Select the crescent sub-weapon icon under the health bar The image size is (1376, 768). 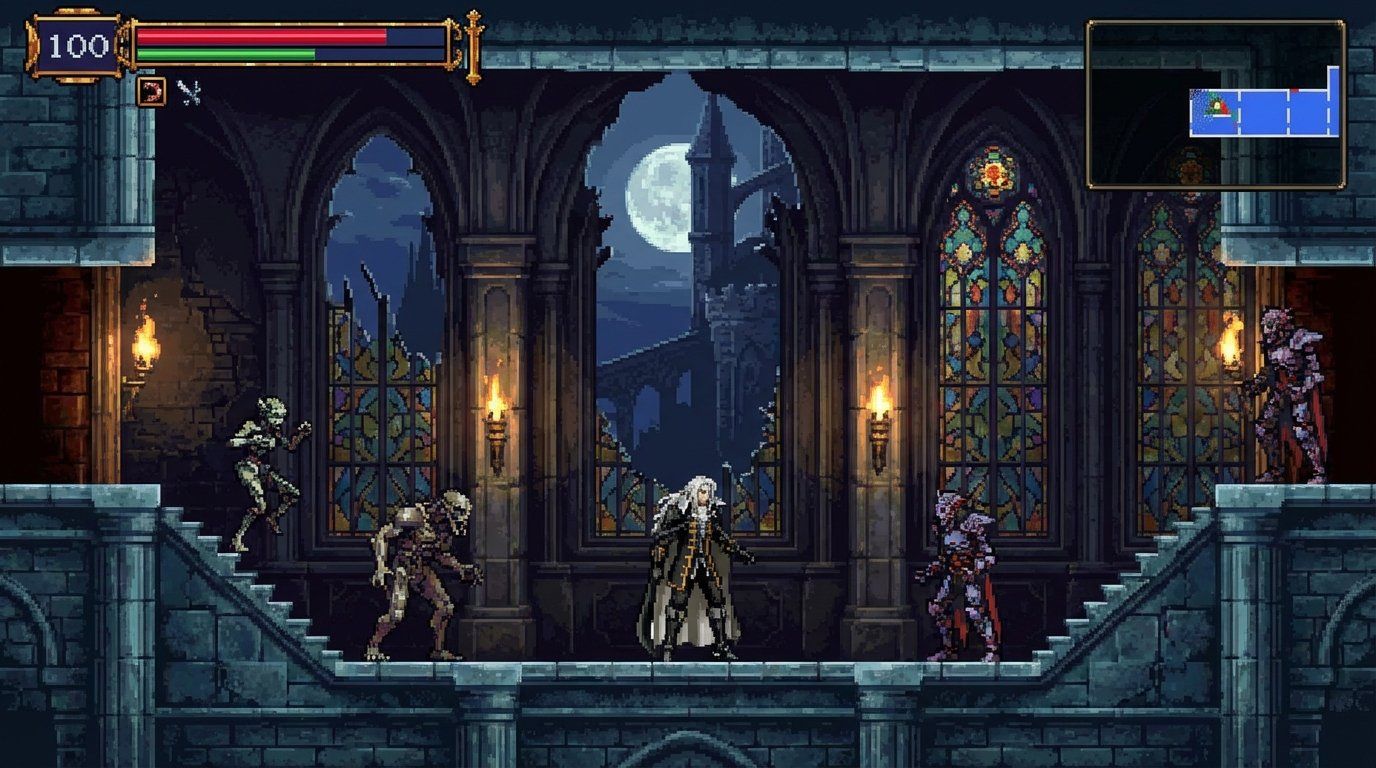(151, 92)
